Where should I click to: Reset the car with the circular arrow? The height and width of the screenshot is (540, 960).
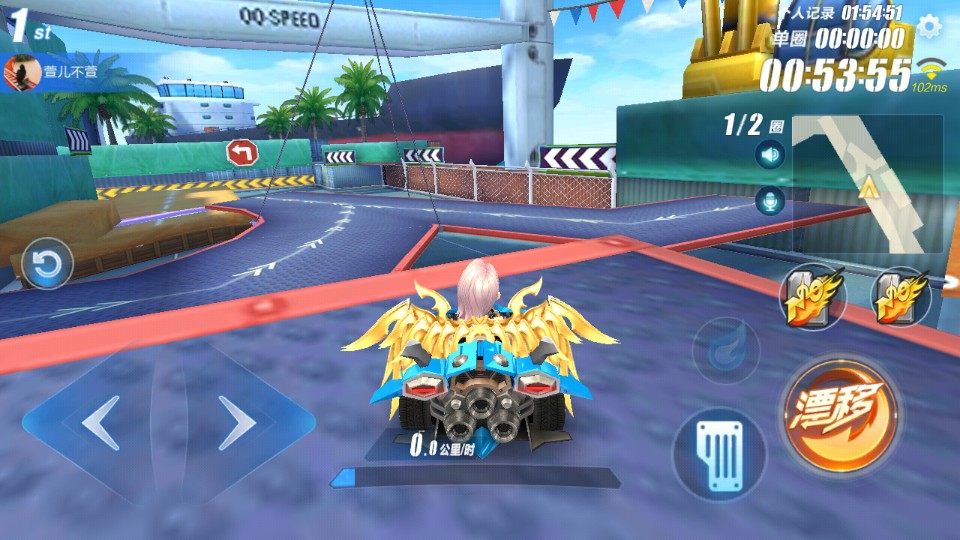(47, 264)
